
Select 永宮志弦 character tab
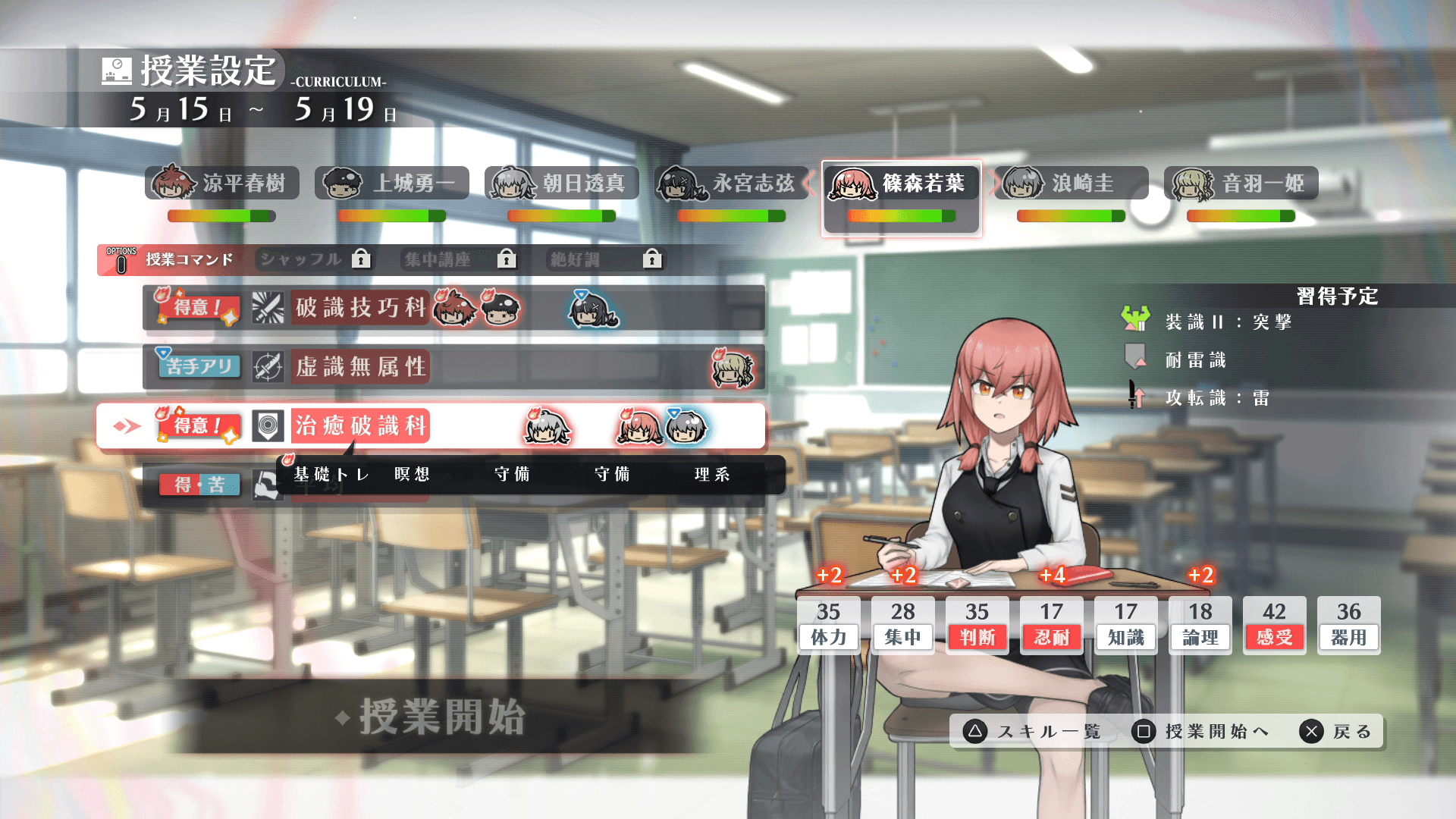click(732, 184)
